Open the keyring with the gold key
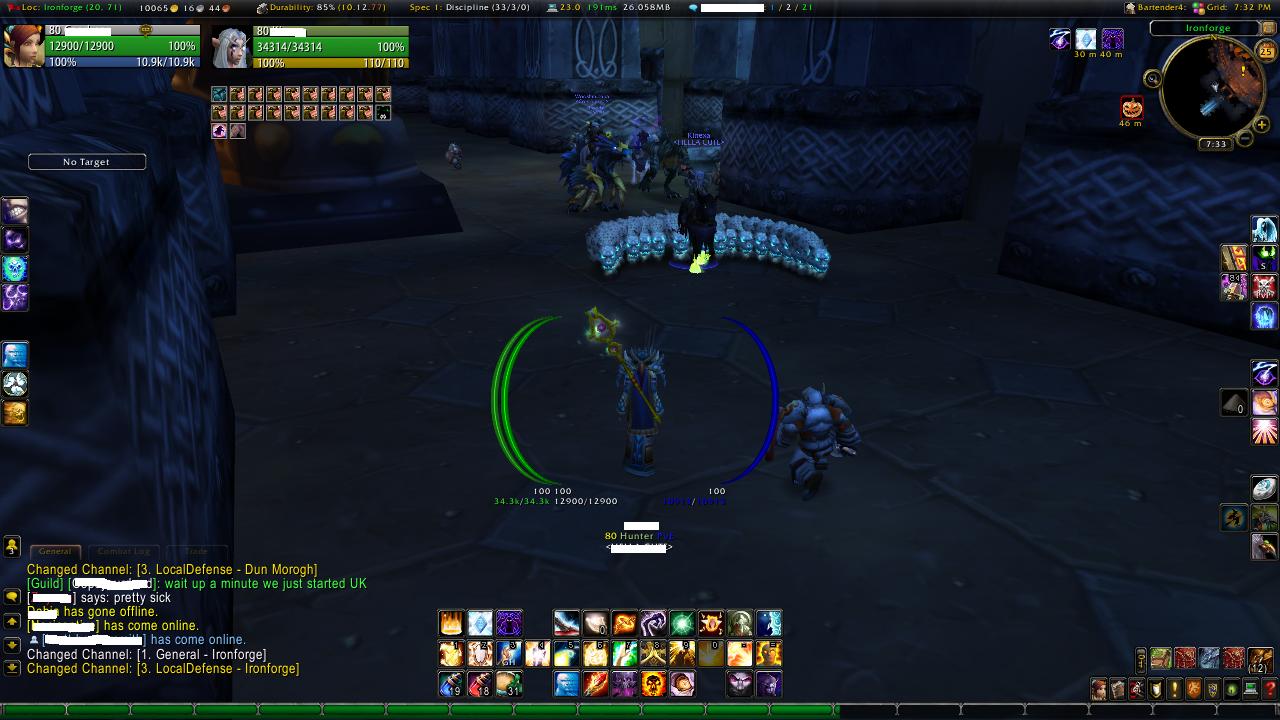This screenshot has height=720, width=1280. point(1141,659)
